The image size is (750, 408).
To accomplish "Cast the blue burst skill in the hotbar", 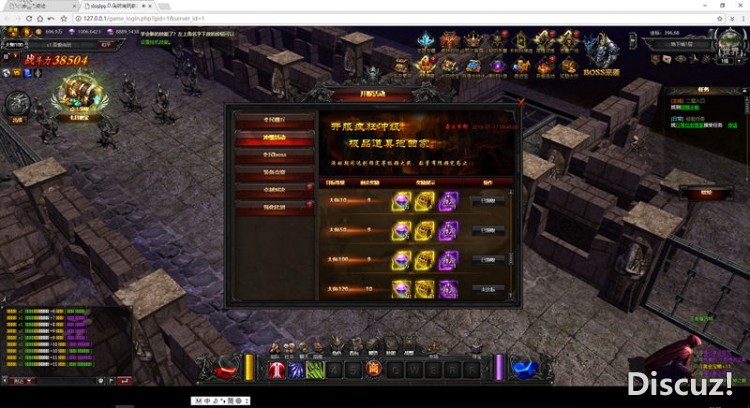I will pyautogui.click(x=296, y=369).
